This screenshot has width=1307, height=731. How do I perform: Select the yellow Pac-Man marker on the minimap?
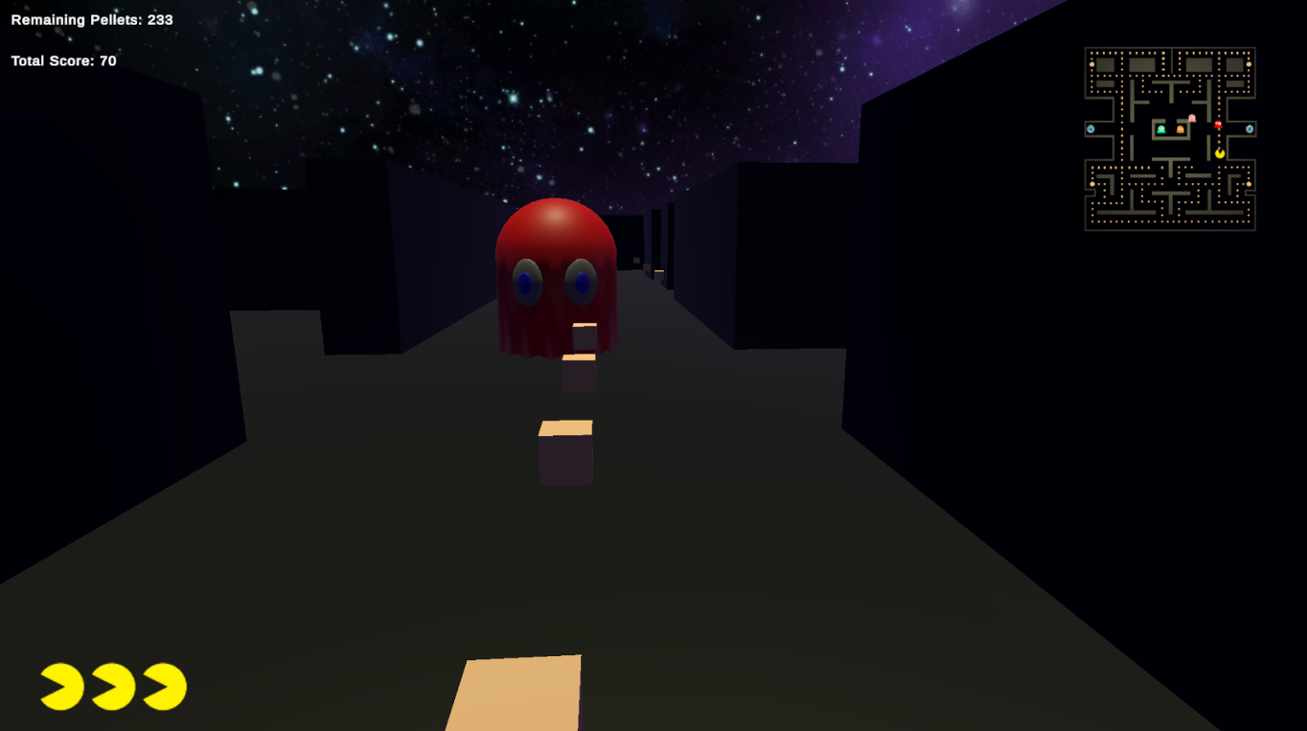click(x=1219, y=153)
